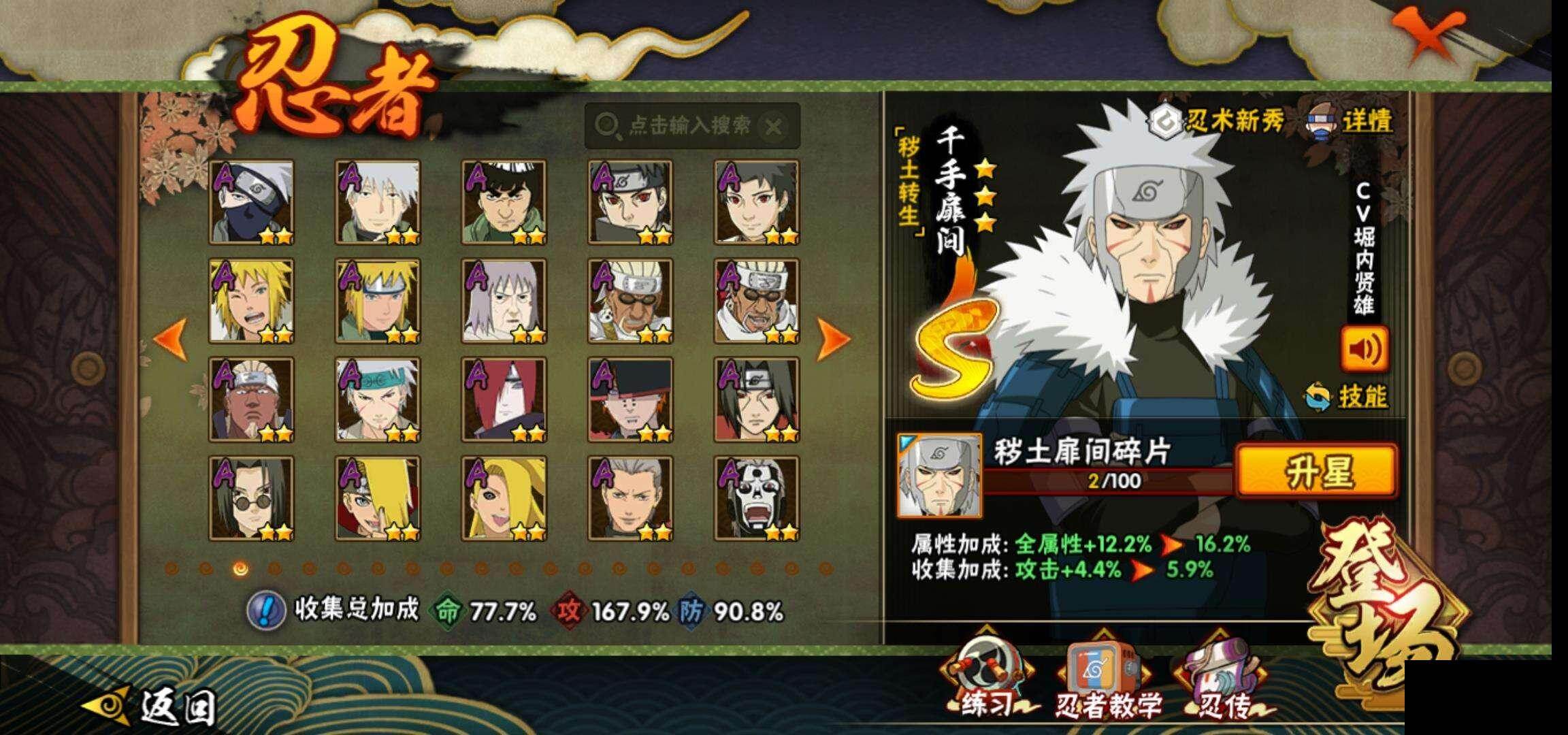Screen dimensions: 1568x735
Task: Open the 详情 details panel
Action: (x=1350, y=122)
